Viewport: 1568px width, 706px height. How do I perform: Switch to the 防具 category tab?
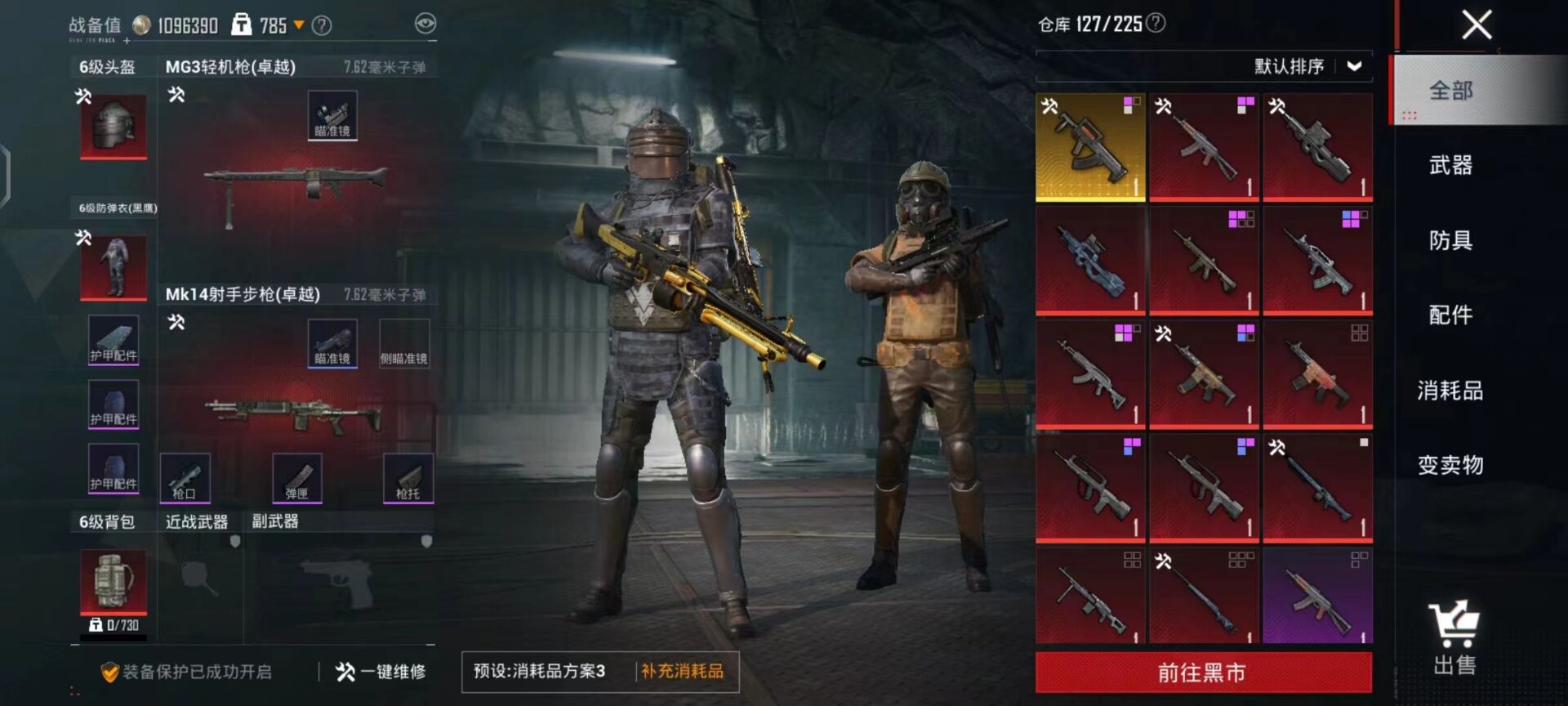[1450, 240]
